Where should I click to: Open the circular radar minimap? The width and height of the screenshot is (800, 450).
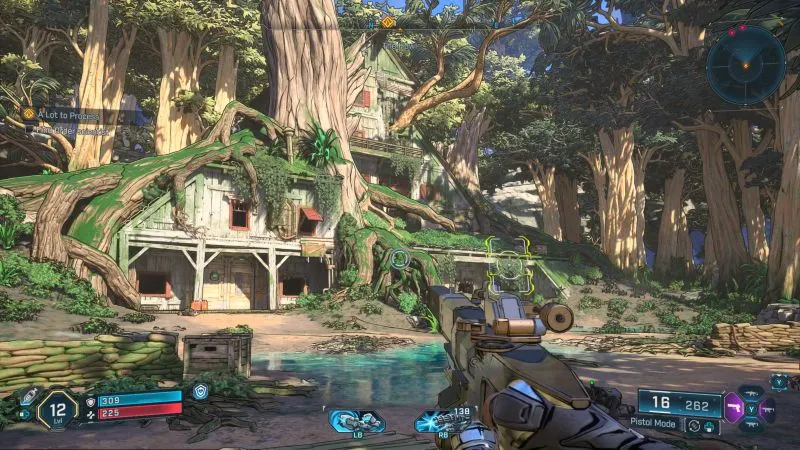click(x=745, y=64)
